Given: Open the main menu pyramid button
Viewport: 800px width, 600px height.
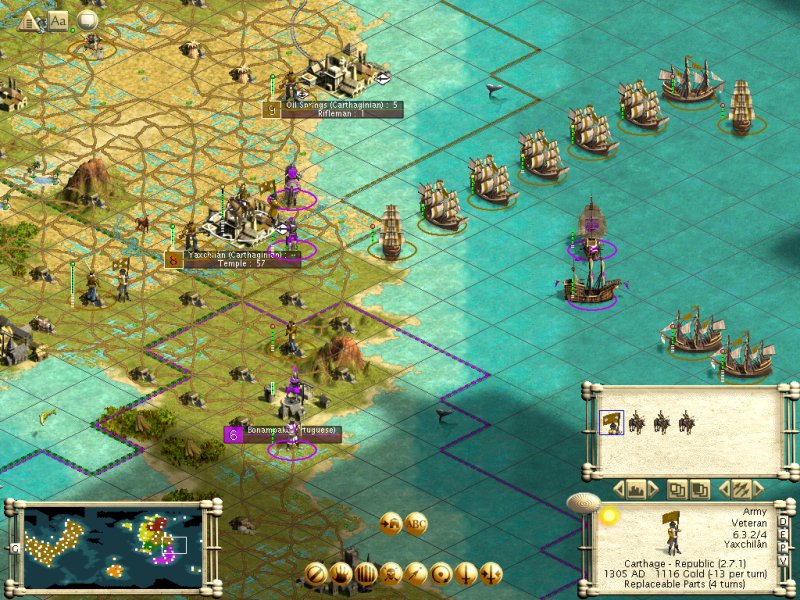Looking at the screenshot, I should pos(31,19).
